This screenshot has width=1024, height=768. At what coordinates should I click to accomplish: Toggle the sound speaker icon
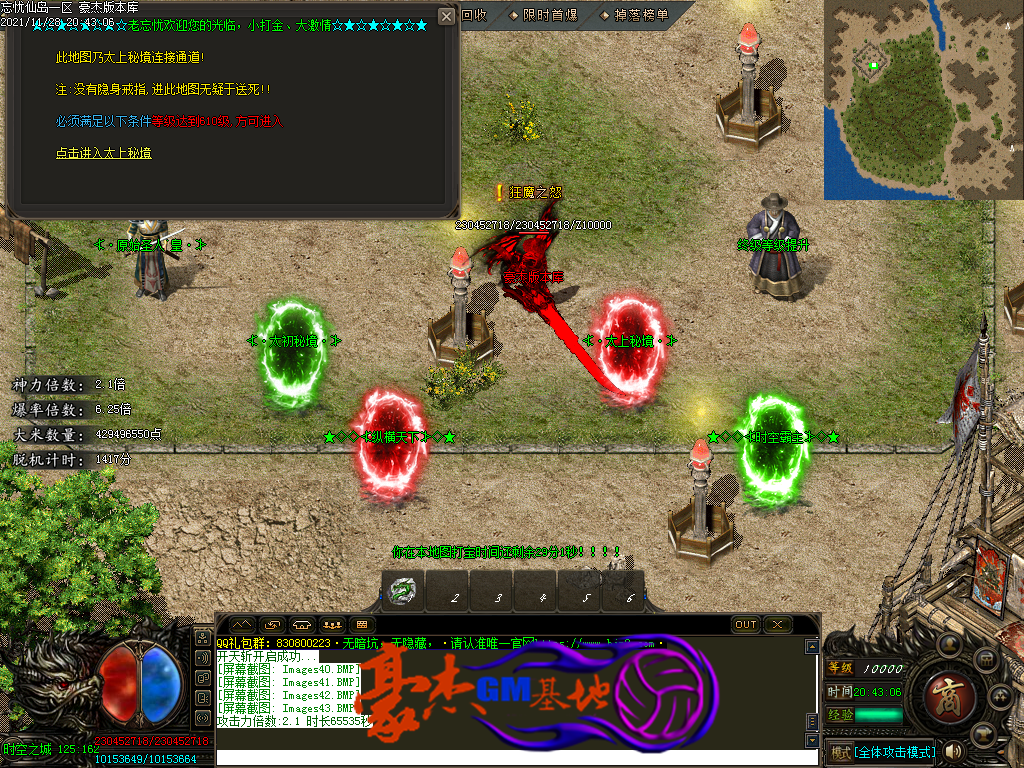click(951, 751)
